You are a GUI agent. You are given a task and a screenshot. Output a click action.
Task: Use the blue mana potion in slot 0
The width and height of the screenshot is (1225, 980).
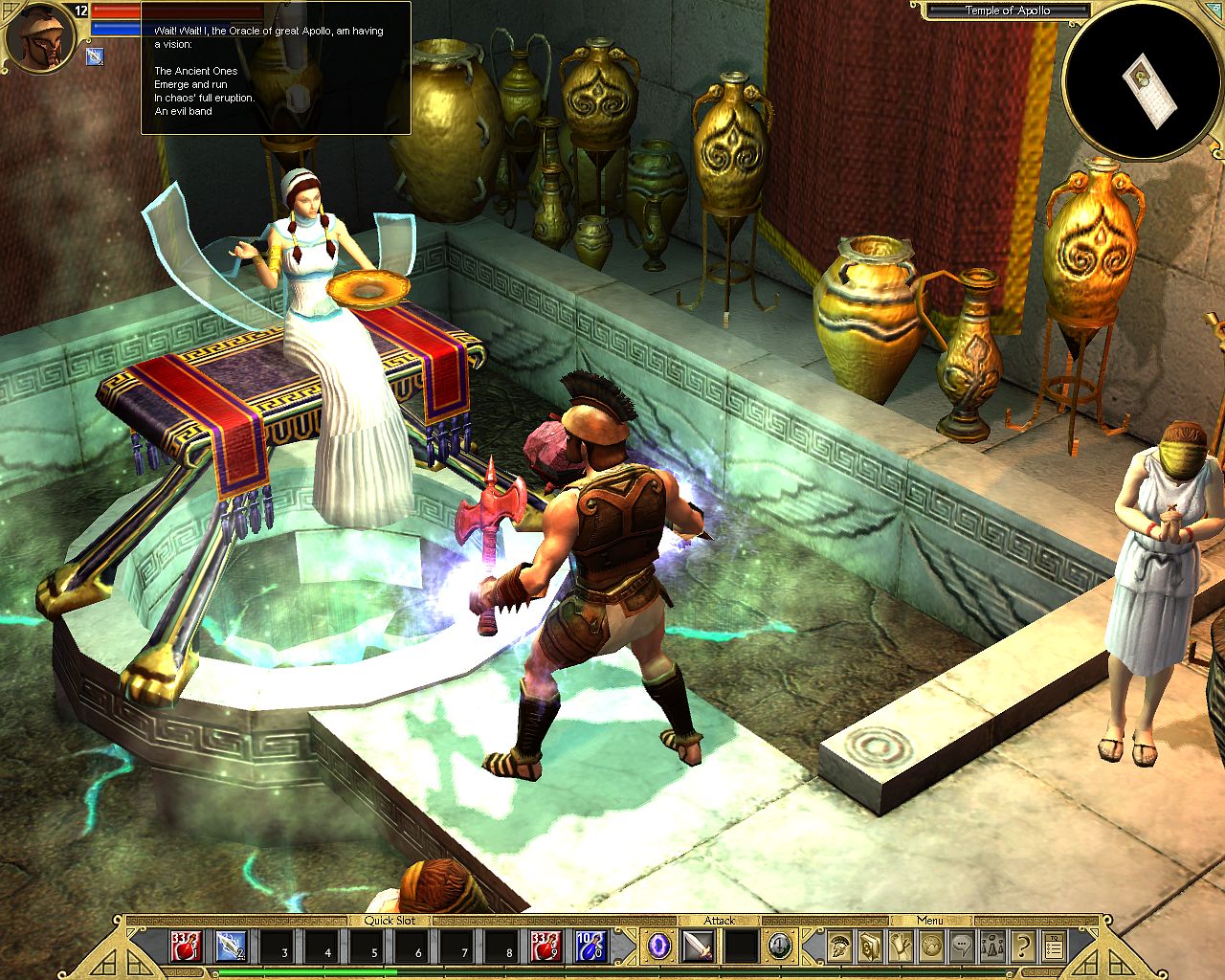(x=589, y=947)
